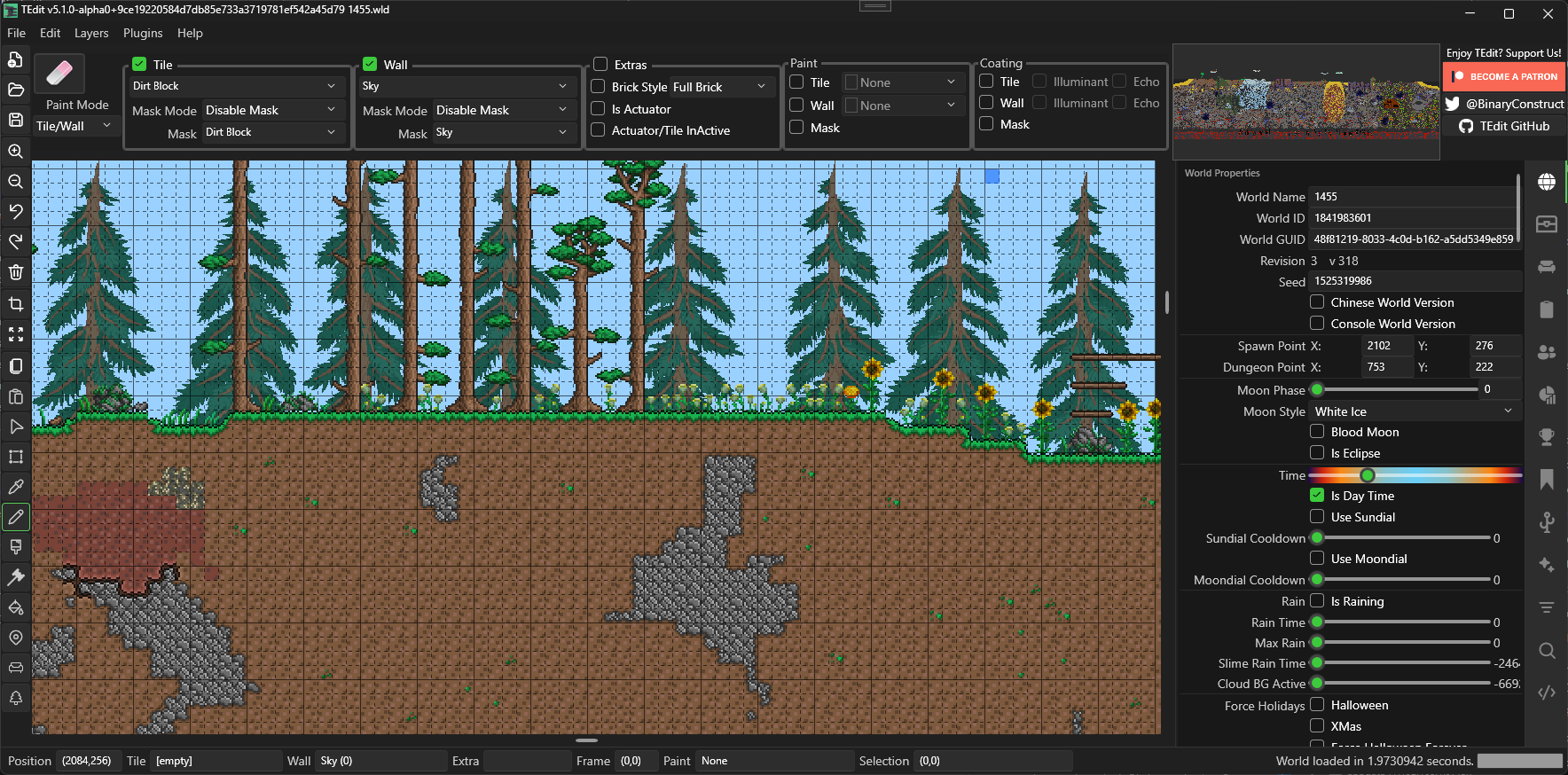Click the Undo arrow in the left toolbar
Viewport: 1568px width, 775px height.
[16, 212]
